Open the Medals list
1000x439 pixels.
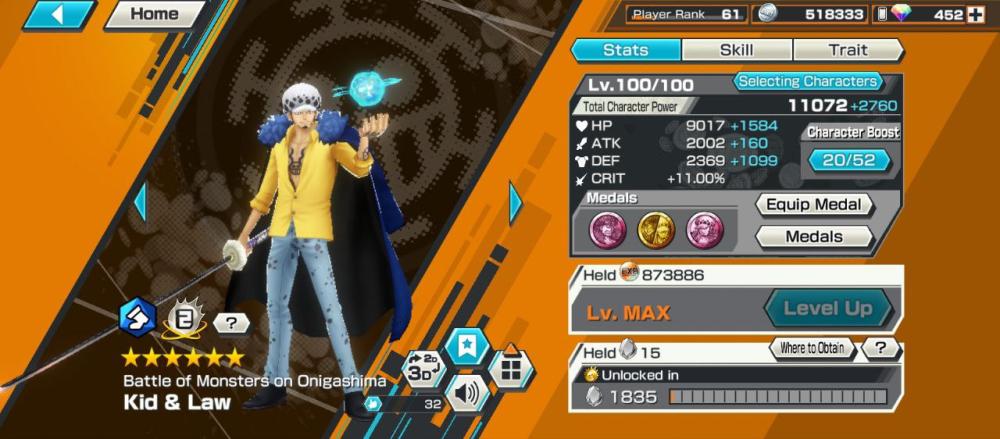pyautogui.click(x=812, y=237)
